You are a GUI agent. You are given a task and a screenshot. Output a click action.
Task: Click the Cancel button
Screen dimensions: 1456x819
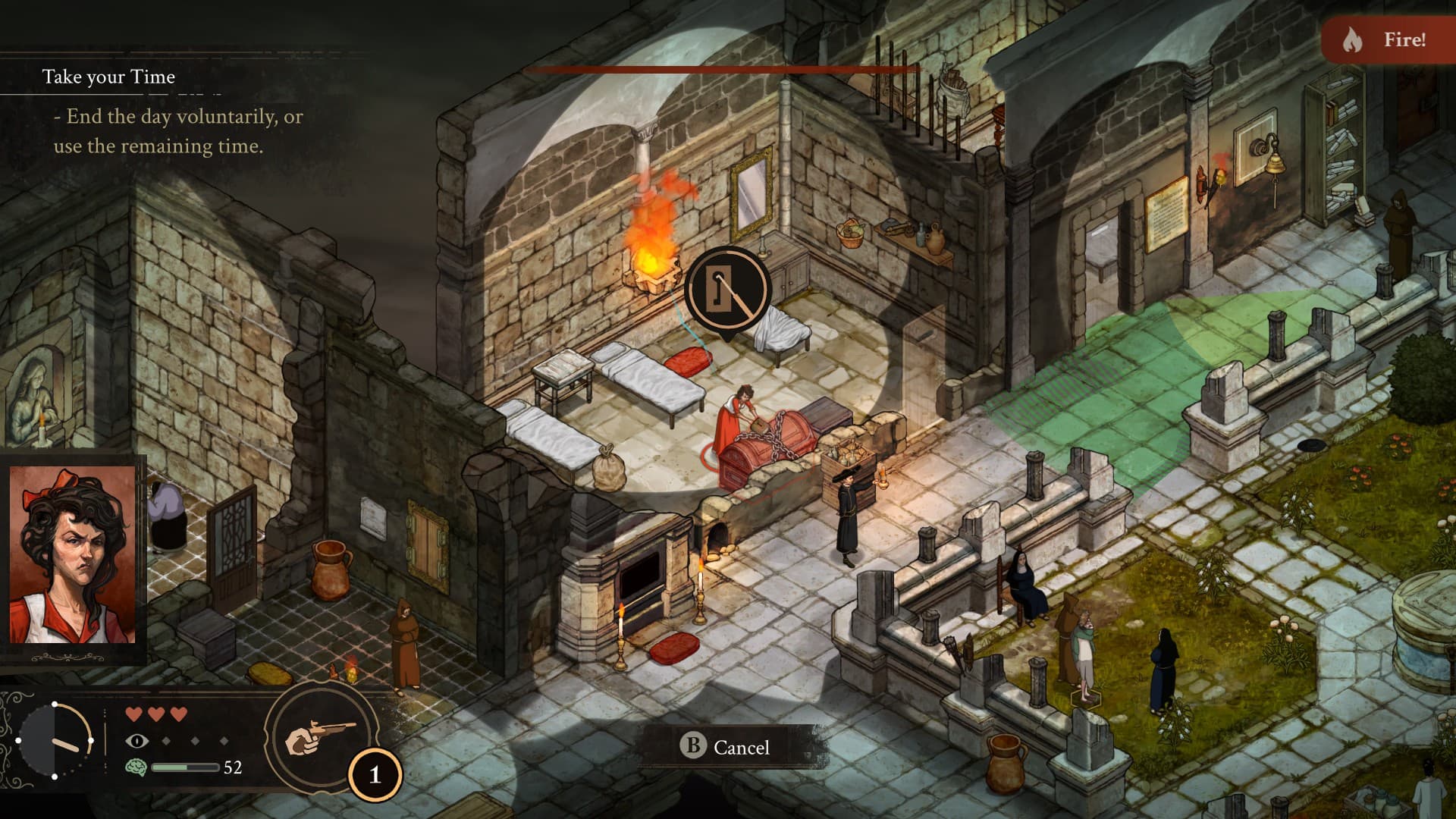(x=726, y=747)
